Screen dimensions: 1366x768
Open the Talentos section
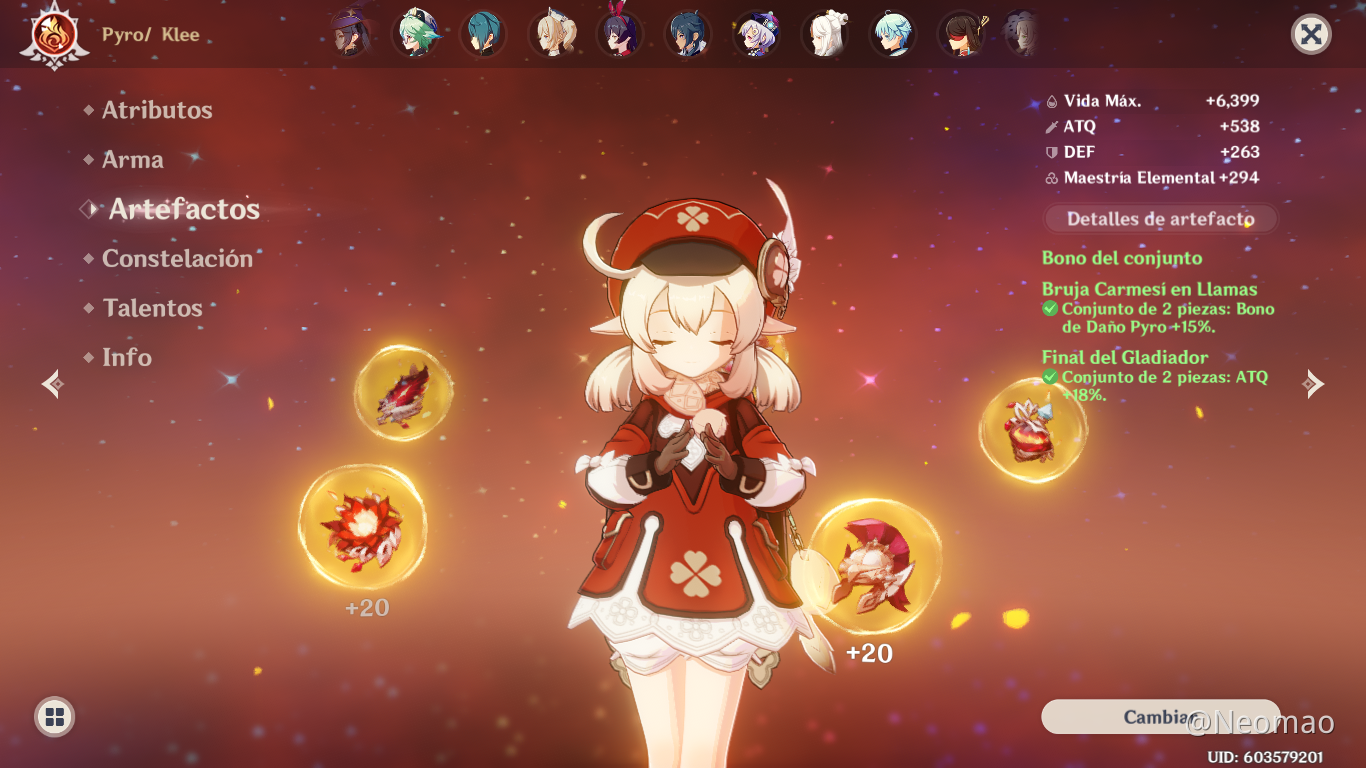click(x=152, y=307)
